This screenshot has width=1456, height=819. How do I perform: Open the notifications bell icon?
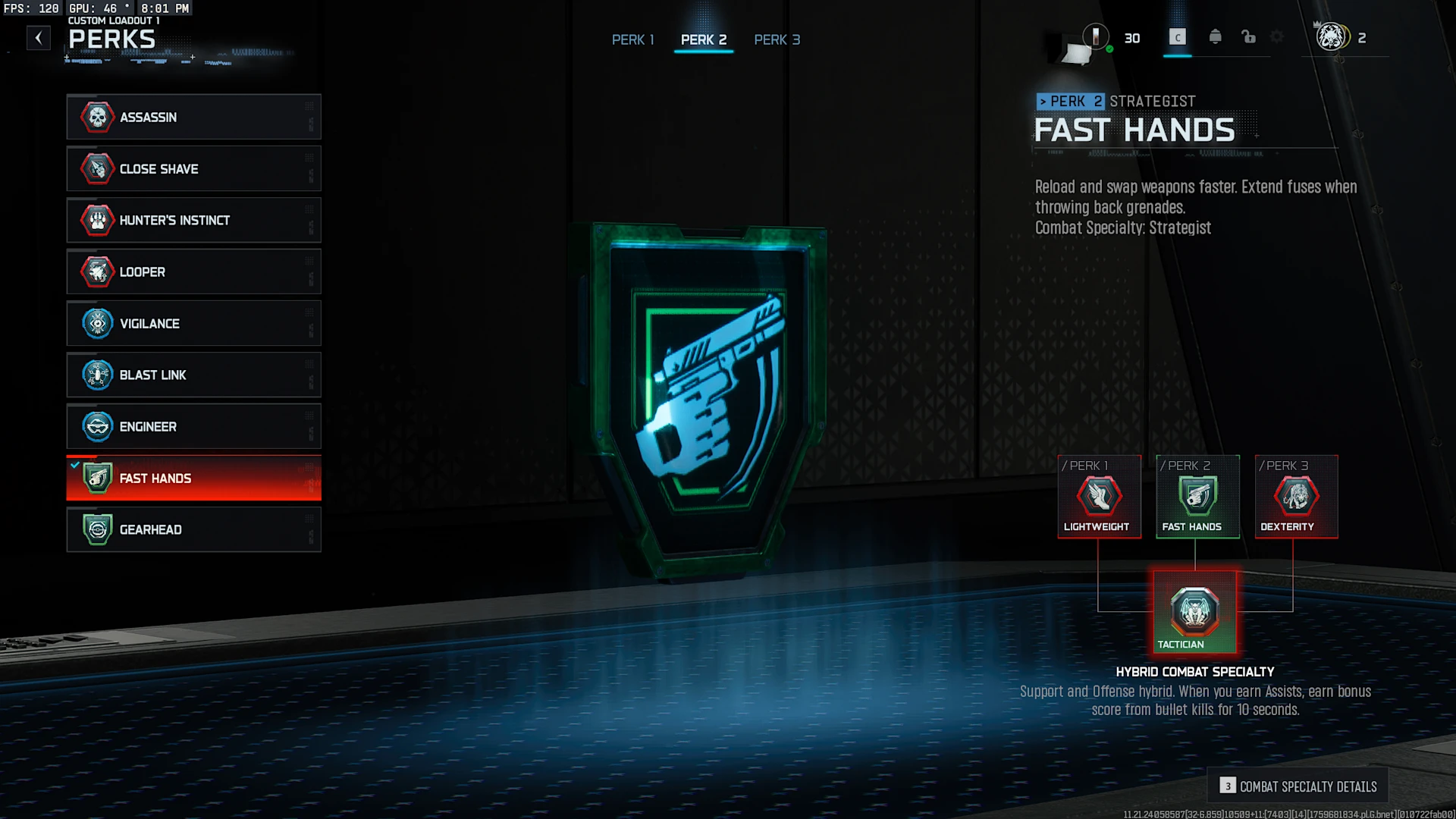point(1215,37)
